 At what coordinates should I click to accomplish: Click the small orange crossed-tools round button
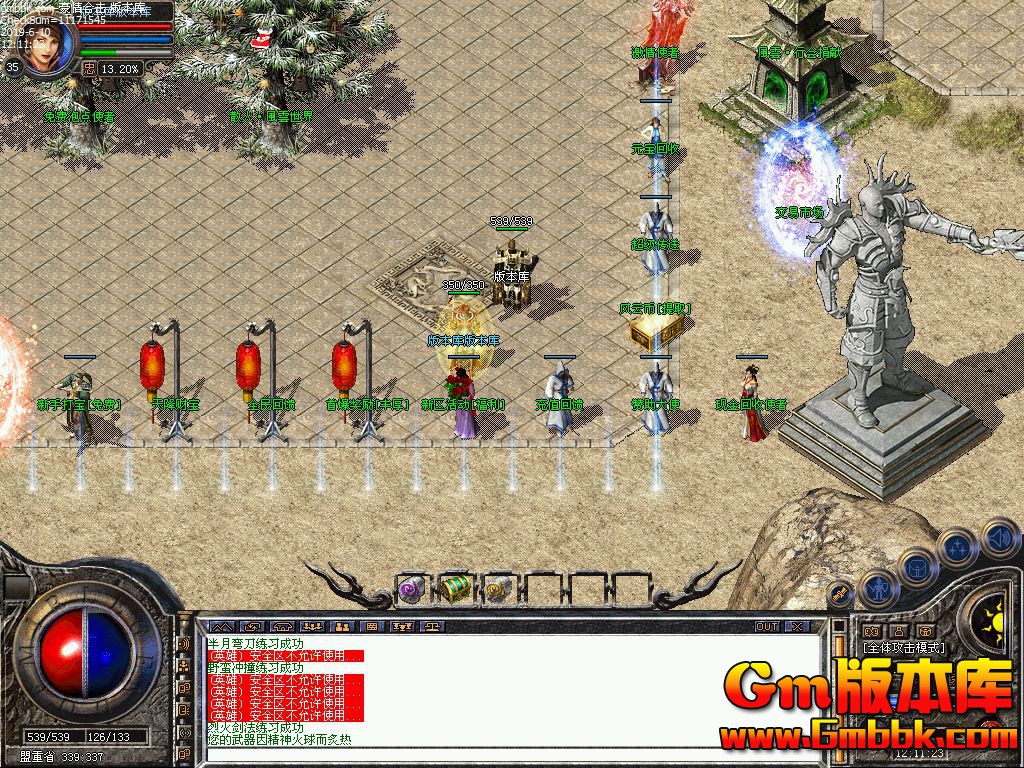pos(841,593)
